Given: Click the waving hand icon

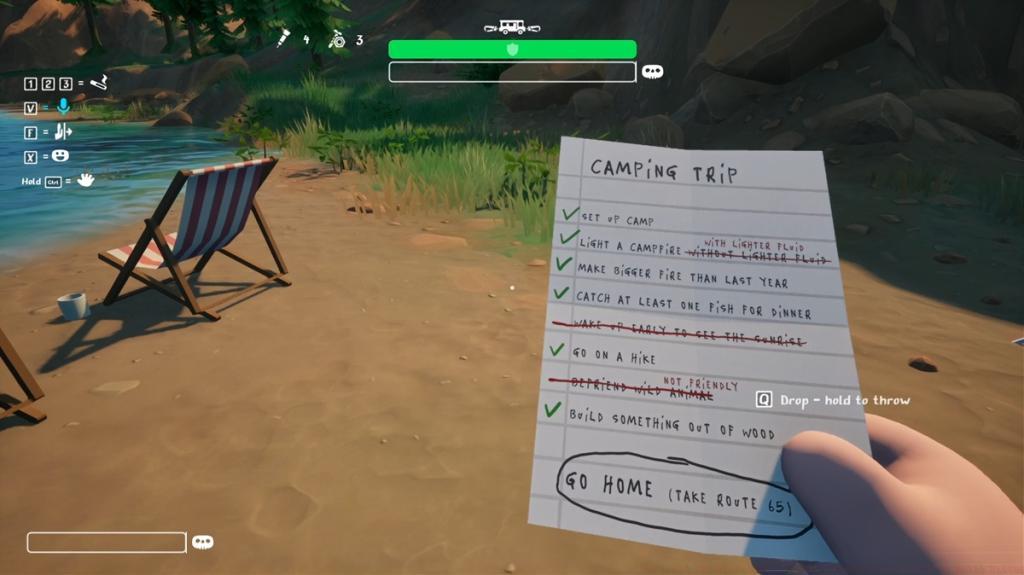Looking at the screenshot, I should [86, 180].
